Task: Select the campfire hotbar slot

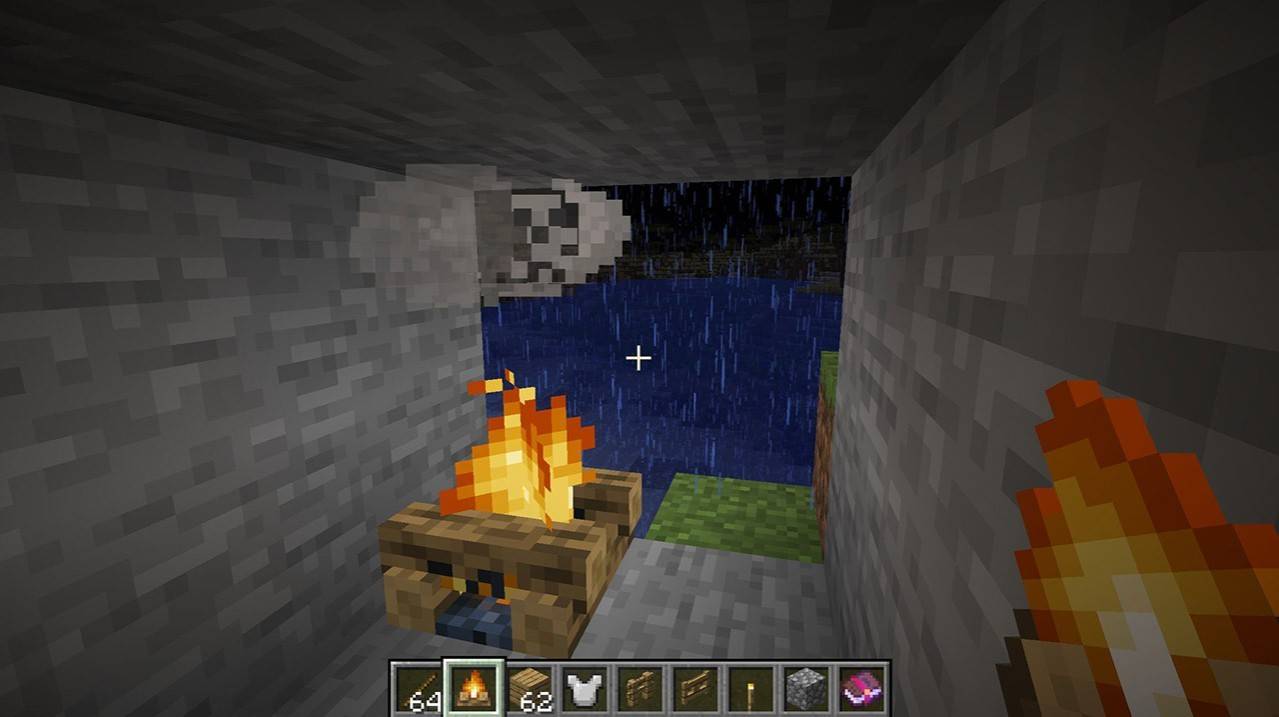Action: [473, 689]
